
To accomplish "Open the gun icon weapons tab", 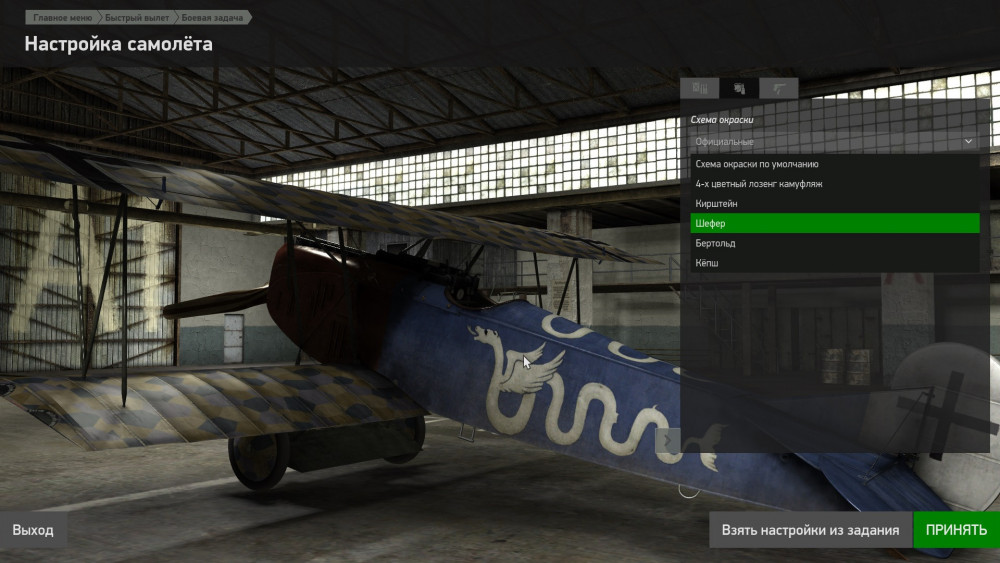I will 778,88.
